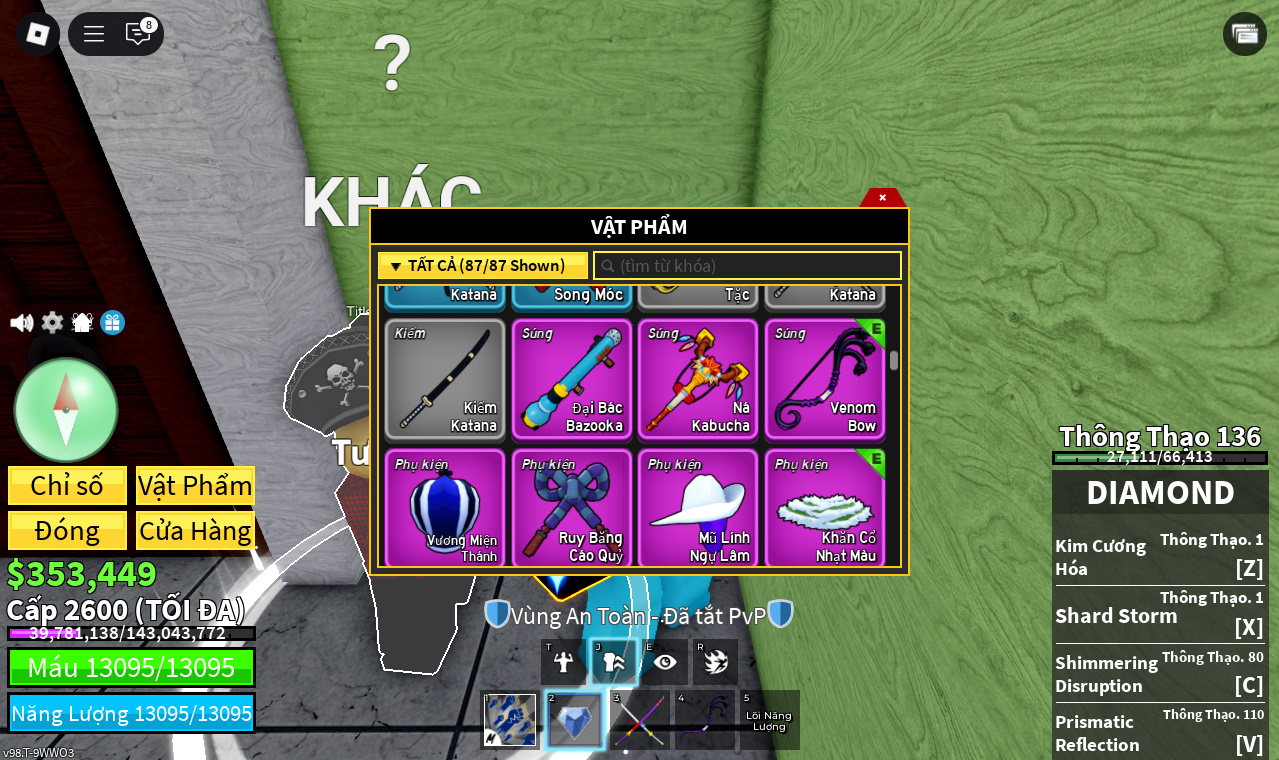Image resolution: width=1279 pixels, height=760 pixels.
Task: Select the Vương Miện Thánh accessory
Action: pos(445,509)
